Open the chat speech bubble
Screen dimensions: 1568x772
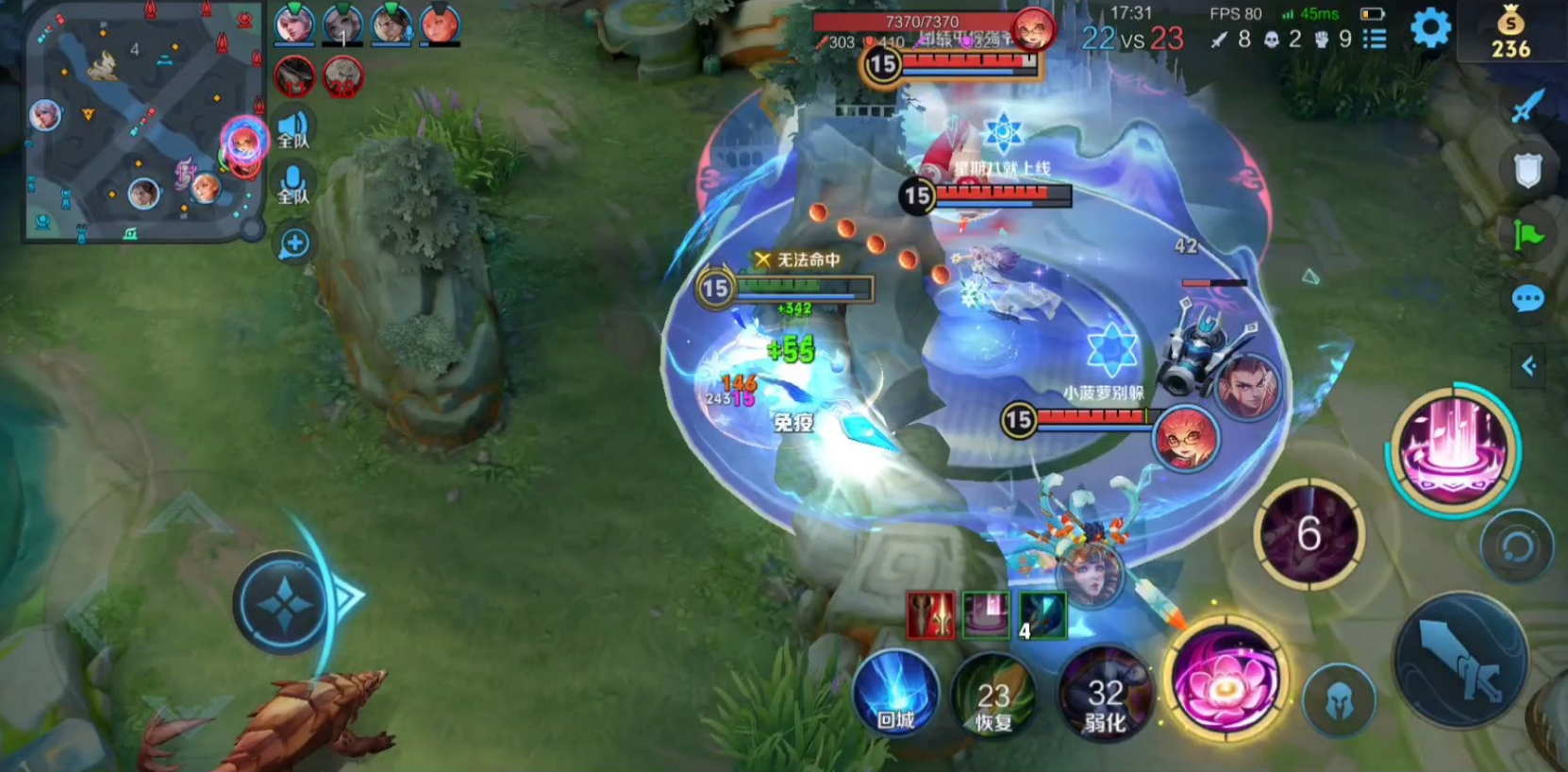tap(1527, 299)
